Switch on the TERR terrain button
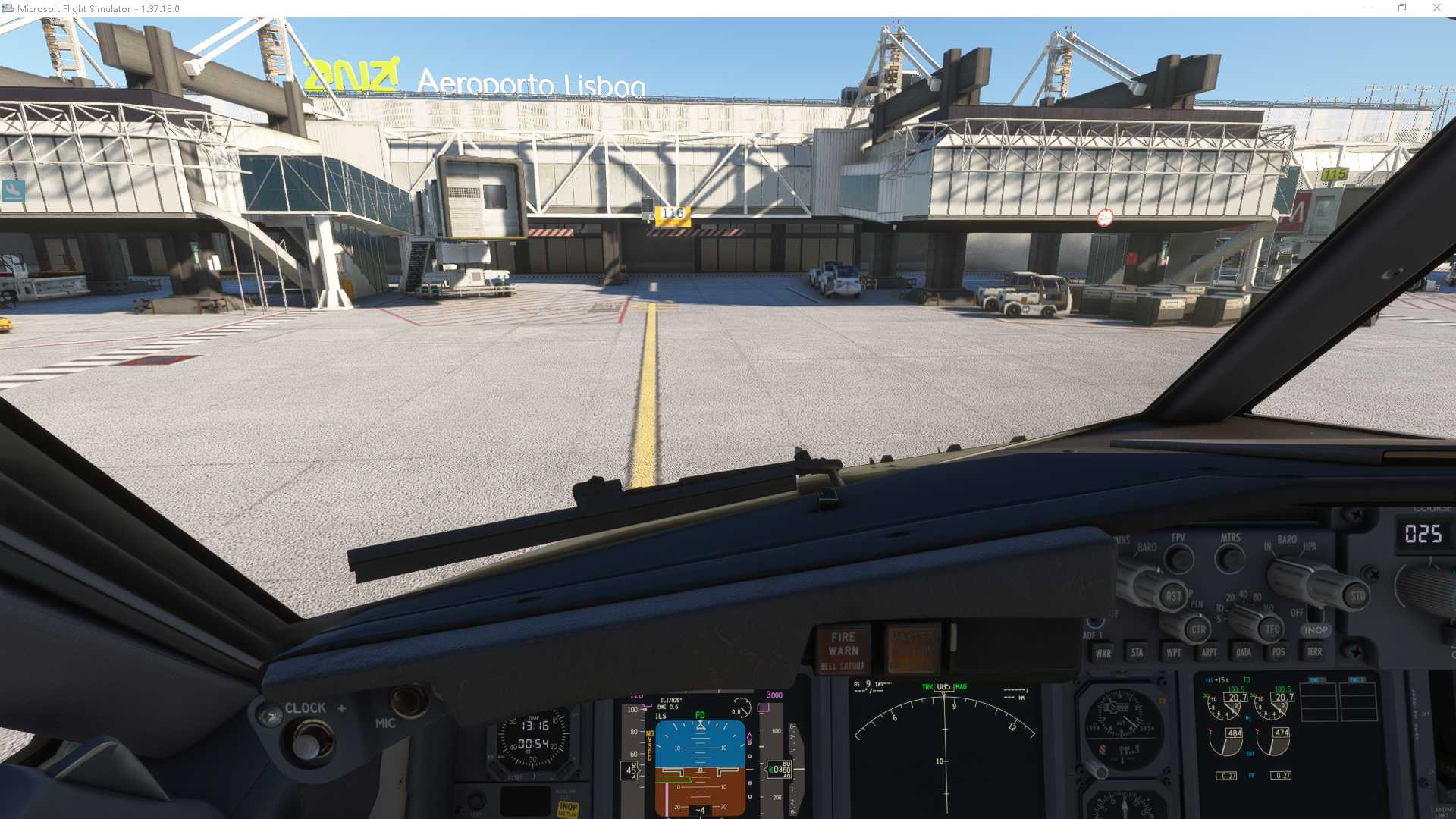 pyautogui.click(x=1314, y=651)
